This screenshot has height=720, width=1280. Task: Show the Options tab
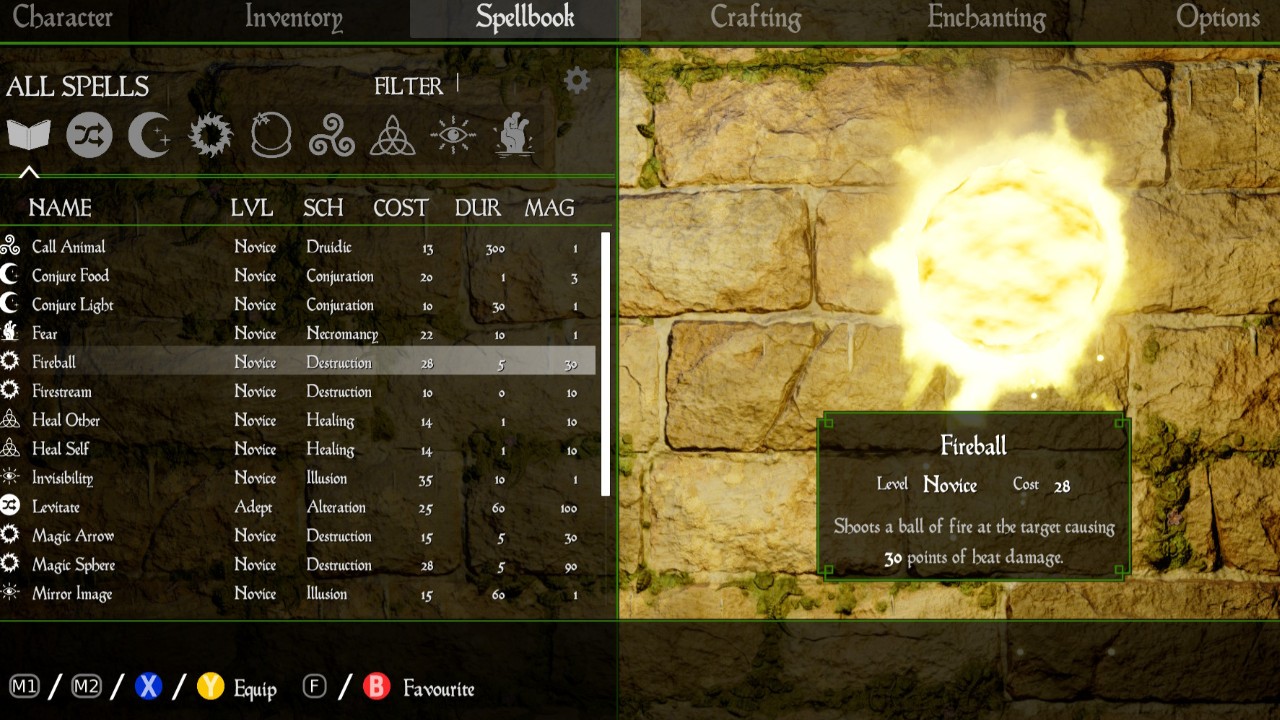tap(1217, 18)
